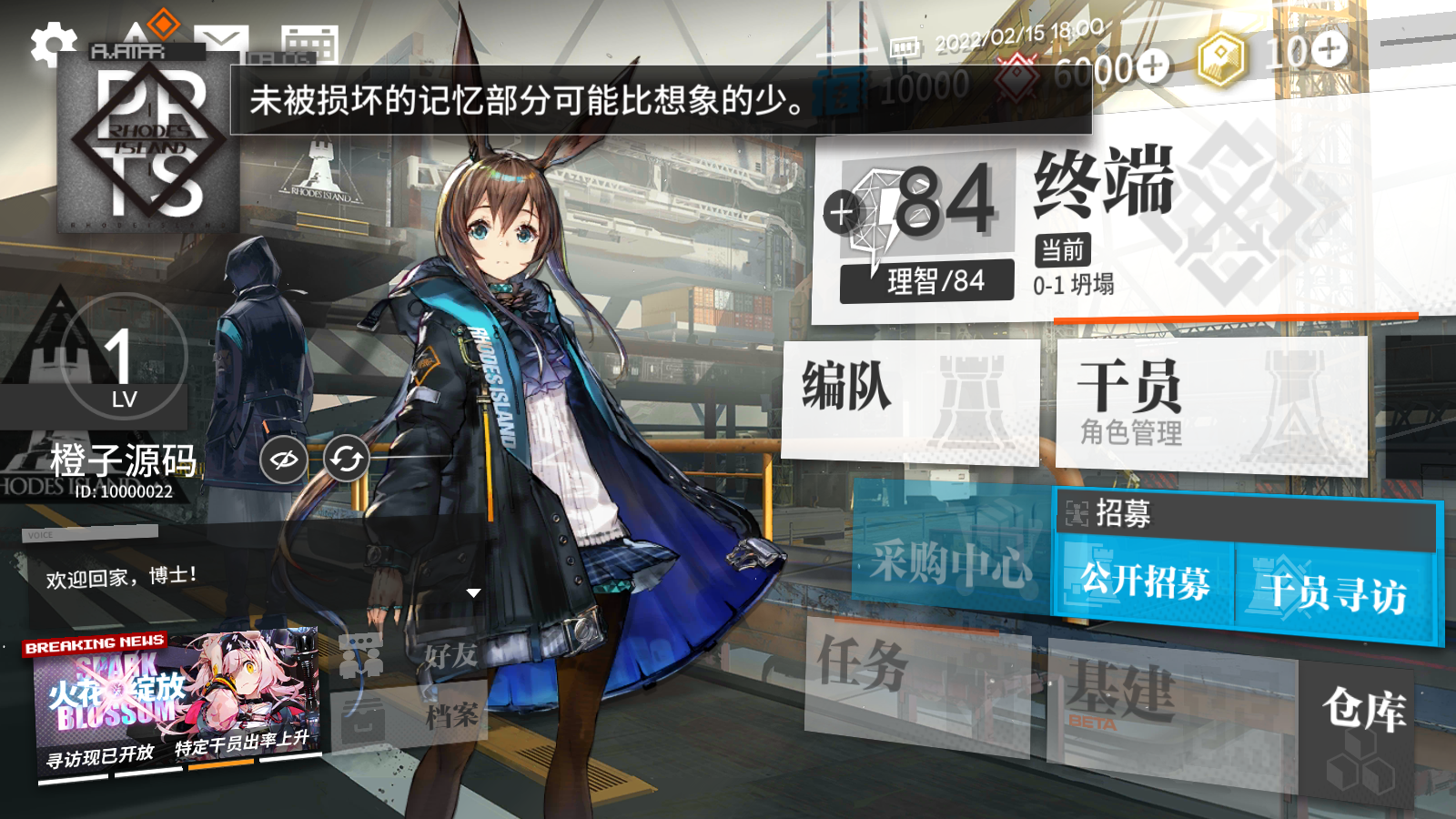Add orundum with the plus beside 6000
This screenshot has height=819, width=1456.
click(x=1153, y=65)
